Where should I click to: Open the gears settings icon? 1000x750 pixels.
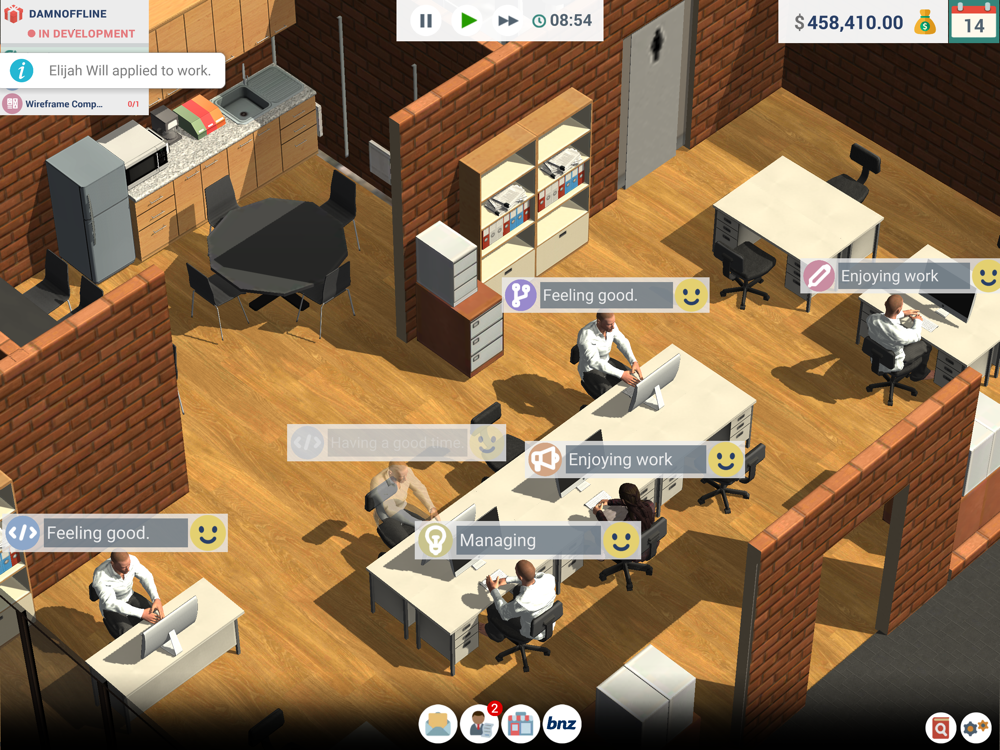pyautogui.click(x=976, y=729)
